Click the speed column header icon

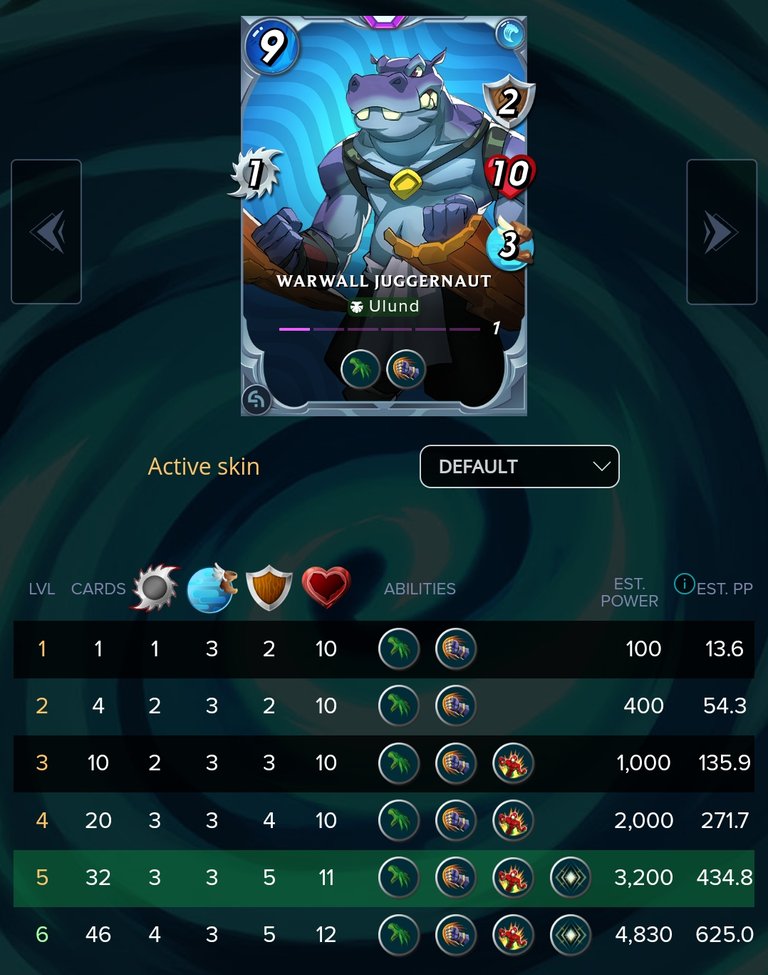(211, 588)
